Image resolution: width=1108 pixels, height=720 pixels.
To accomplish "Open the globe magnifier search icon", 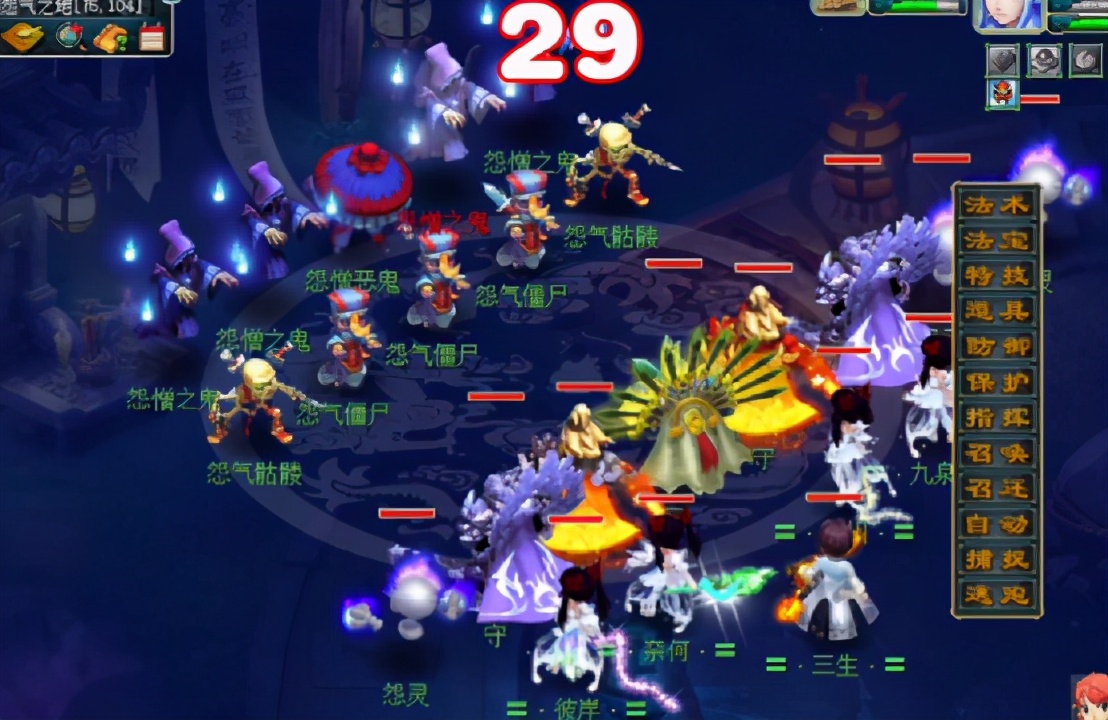I will 70,37.
